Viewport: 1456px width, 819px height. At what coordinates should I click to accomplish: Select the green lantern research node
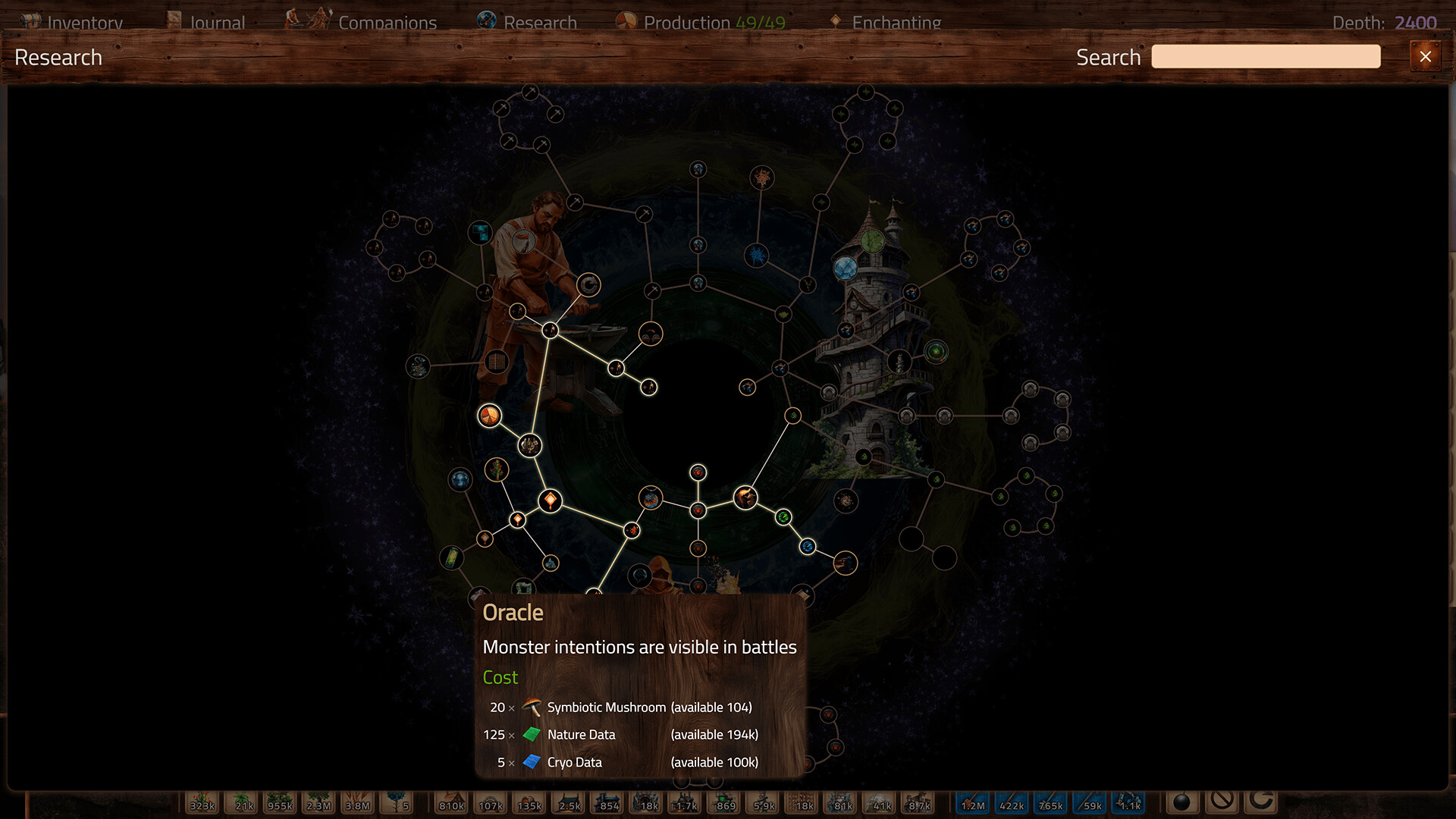(451, 558)
